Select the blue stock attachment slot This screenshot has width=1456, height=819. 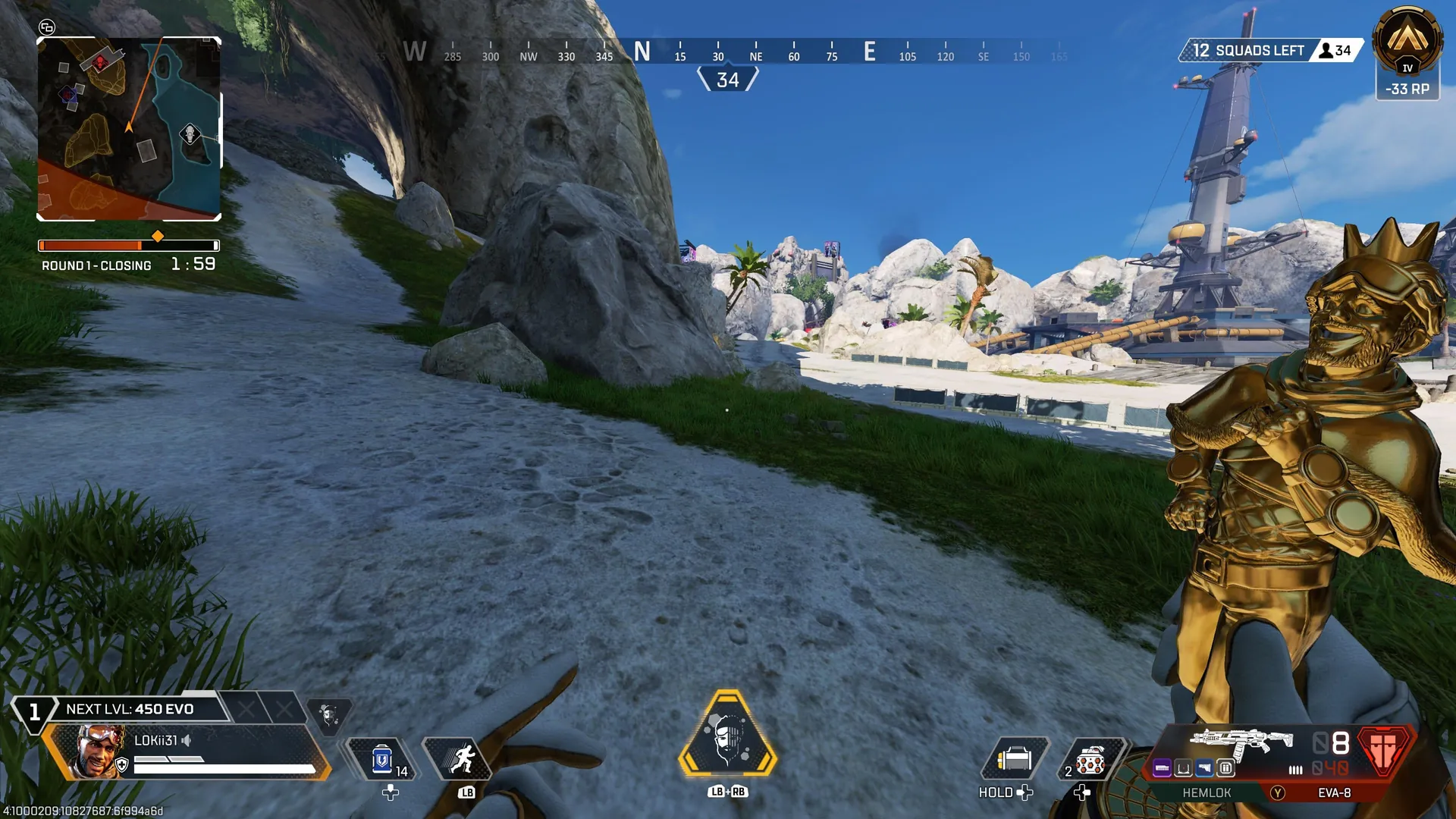(x=1204, y=769)
